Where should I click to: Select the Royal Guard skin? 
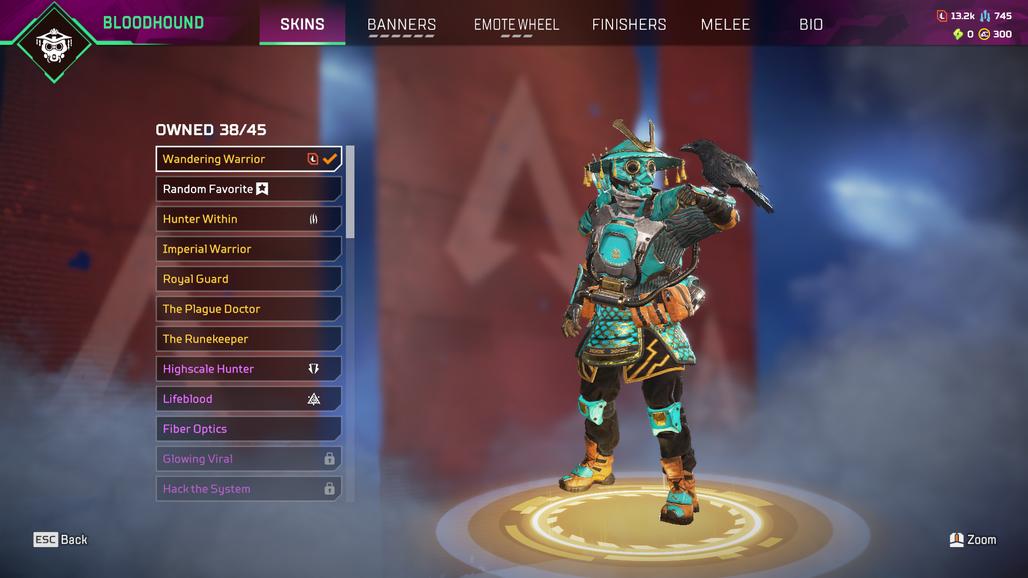click(249, 279)
